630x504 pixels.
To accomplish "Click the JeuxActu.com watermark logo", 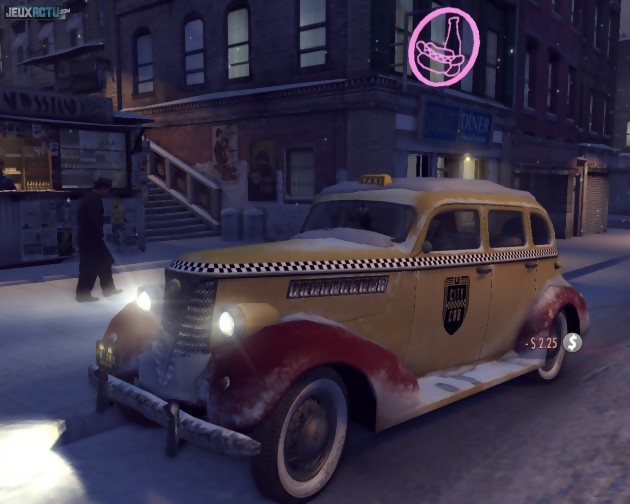I will [35, 12].
